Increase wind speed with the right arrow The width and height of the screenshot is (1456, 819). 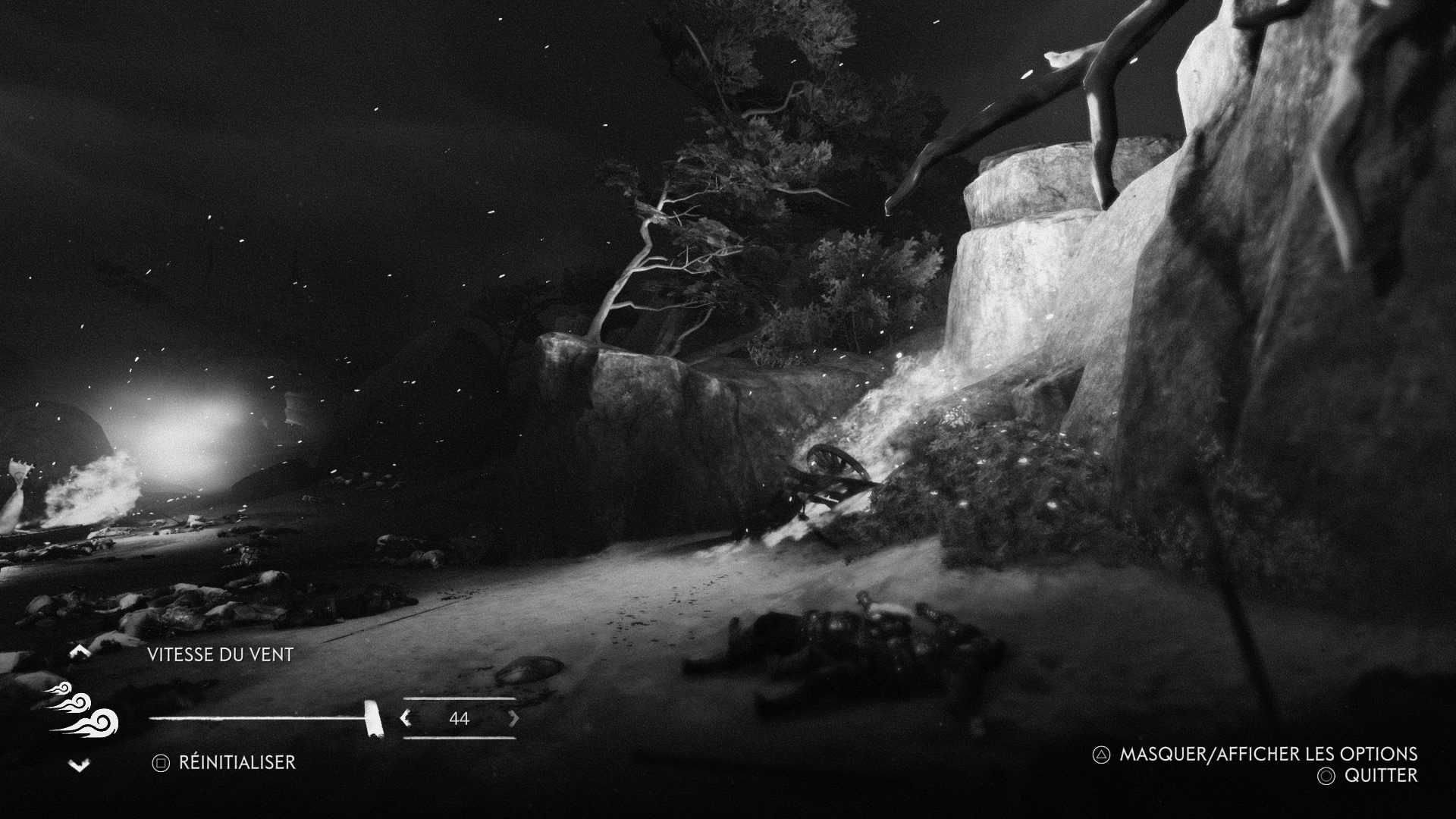coord(513,717)
